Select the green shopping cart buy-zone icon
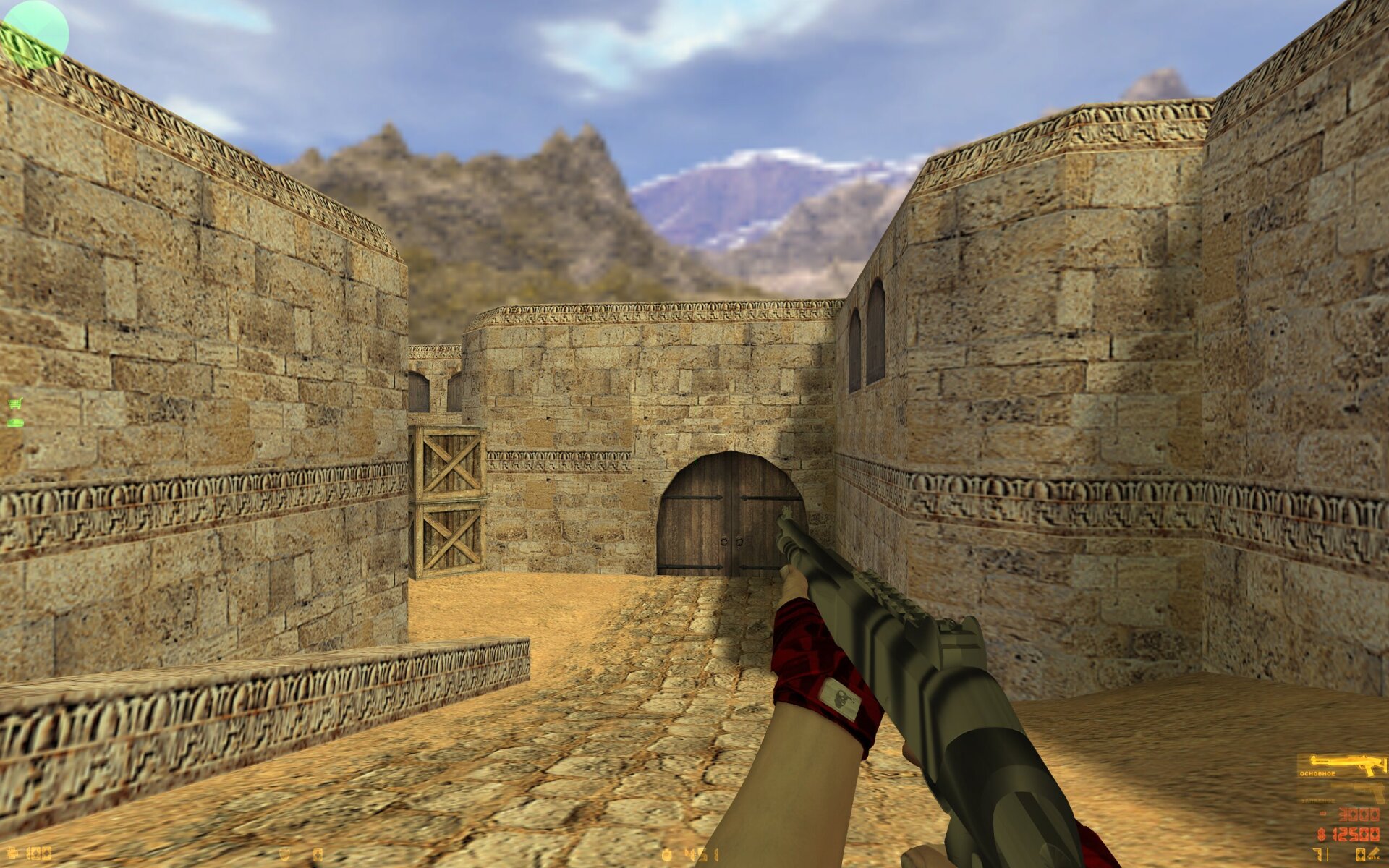1389x868 pixels. click(x=15, y=404)
